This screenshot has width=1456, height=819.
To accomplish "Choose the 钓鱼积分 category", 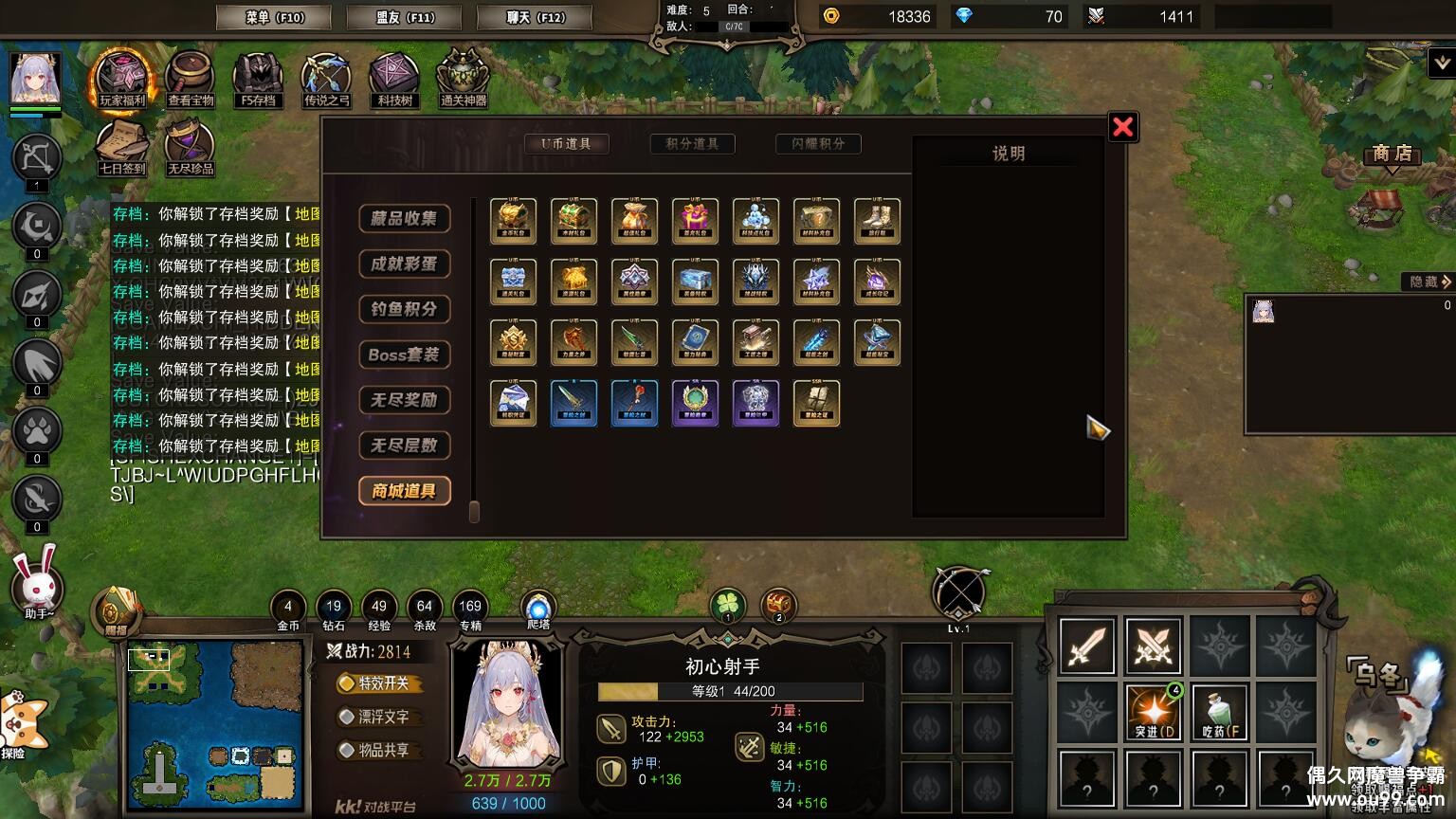I will click(x=404, y=309).
